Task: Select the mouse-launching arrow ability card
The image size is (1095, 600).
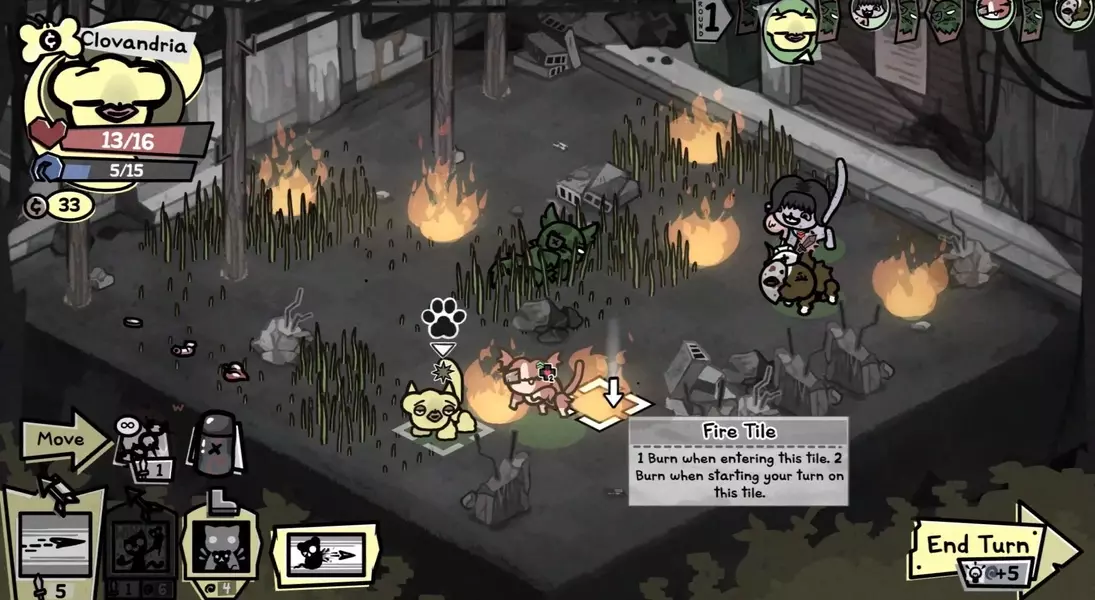Action: pos(323,555)
